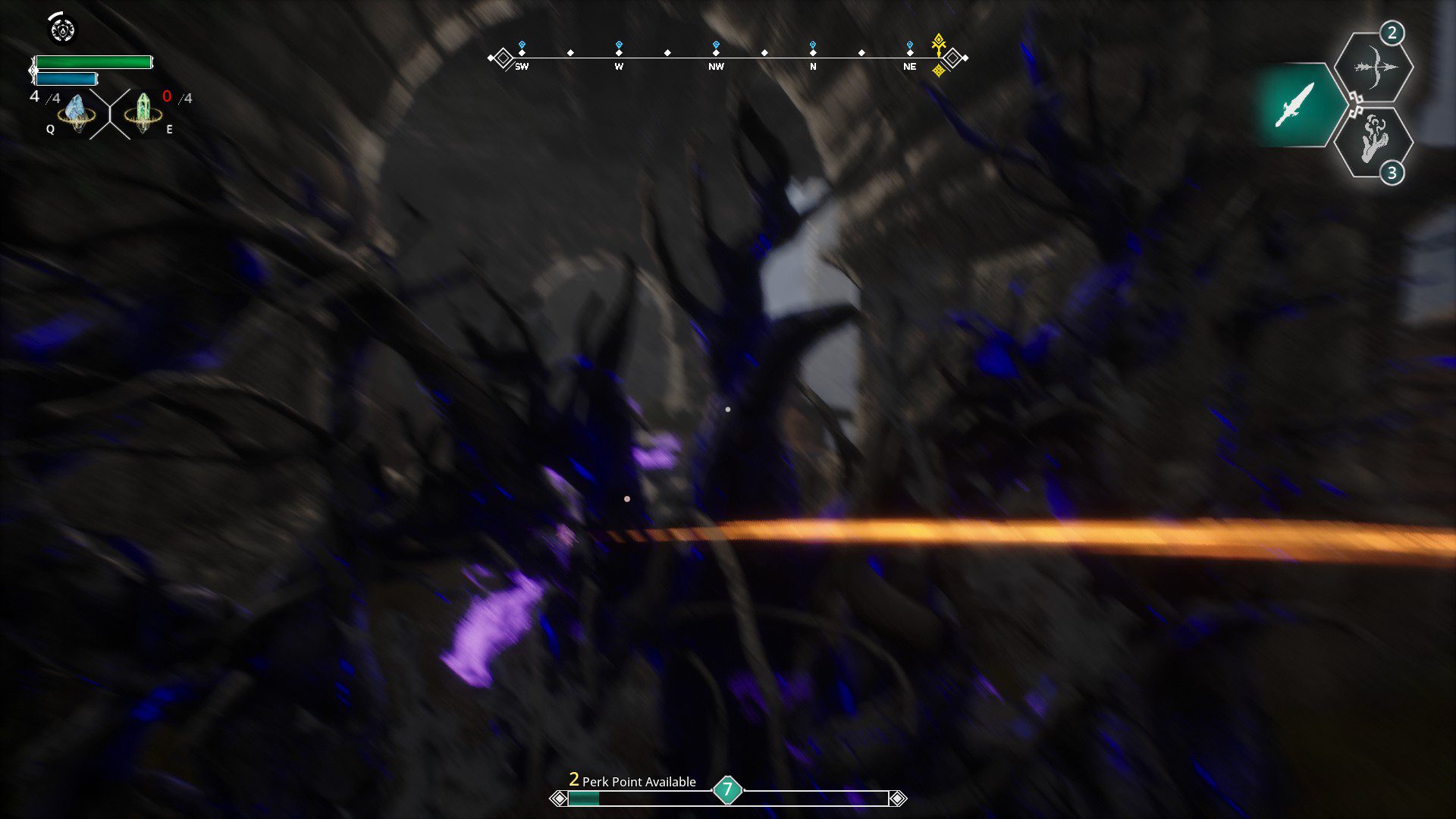Switch to the bow weapon slot
1456x819 pixels.
click(1373, 67)
